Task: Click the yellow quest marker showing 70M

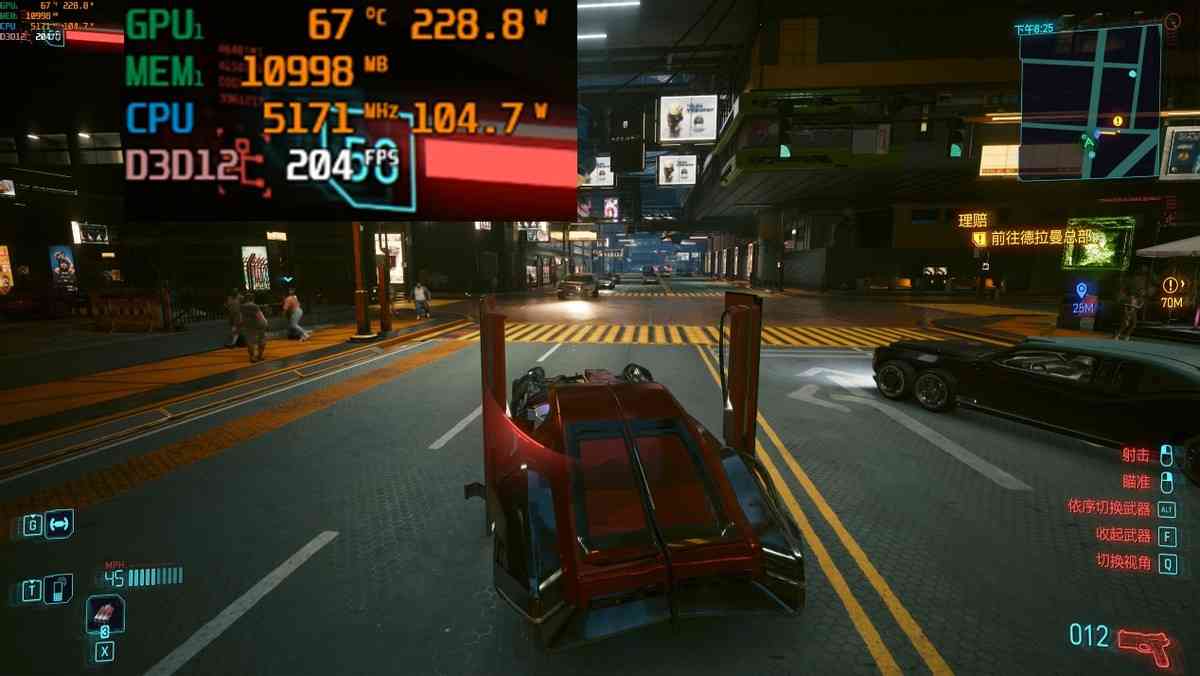Action: (1172, 286)
